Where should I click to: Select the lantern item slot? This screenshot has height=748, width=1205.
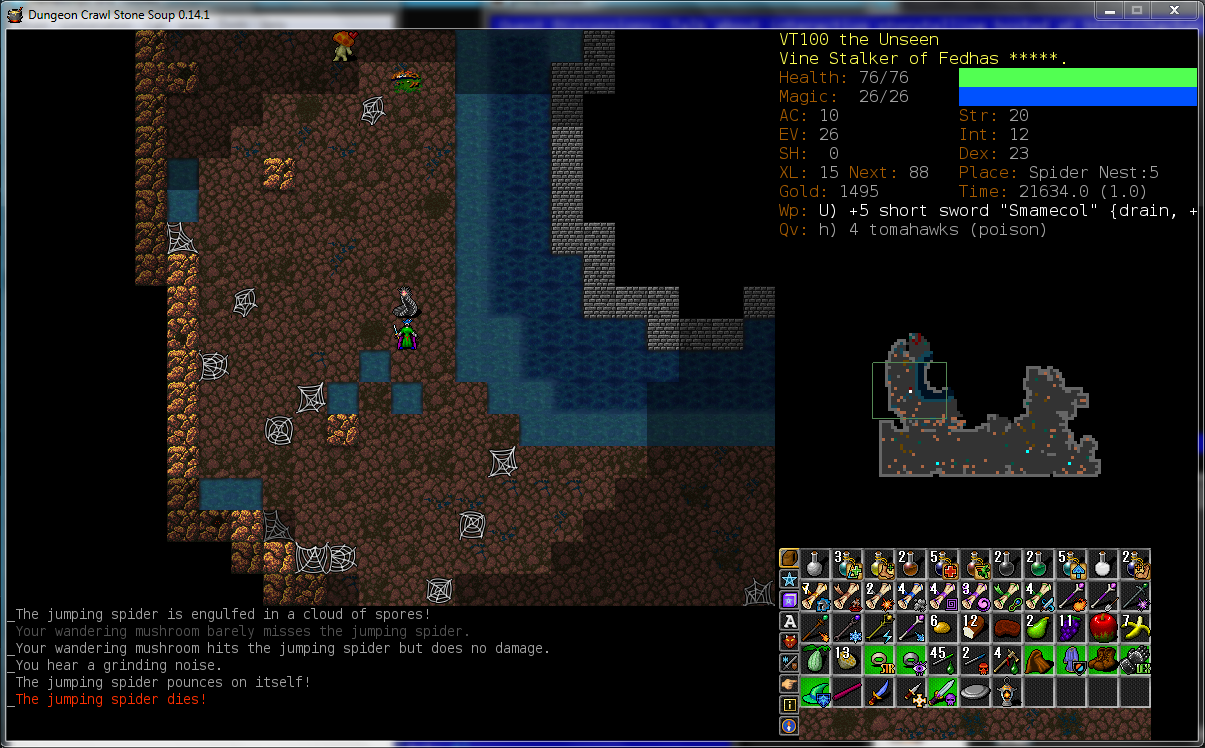pyautogui.click(x=1008, y=692)
